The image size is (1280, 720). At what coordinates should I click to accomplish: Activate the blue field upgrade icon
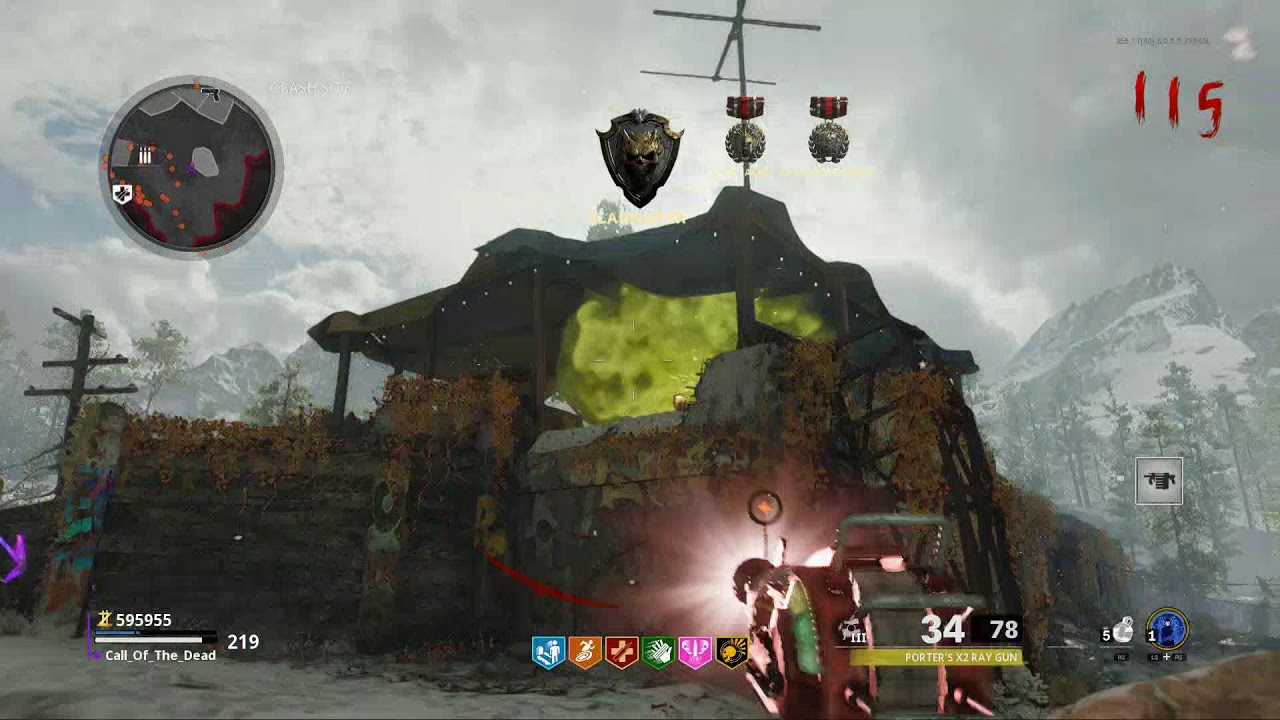(1166, 631)
